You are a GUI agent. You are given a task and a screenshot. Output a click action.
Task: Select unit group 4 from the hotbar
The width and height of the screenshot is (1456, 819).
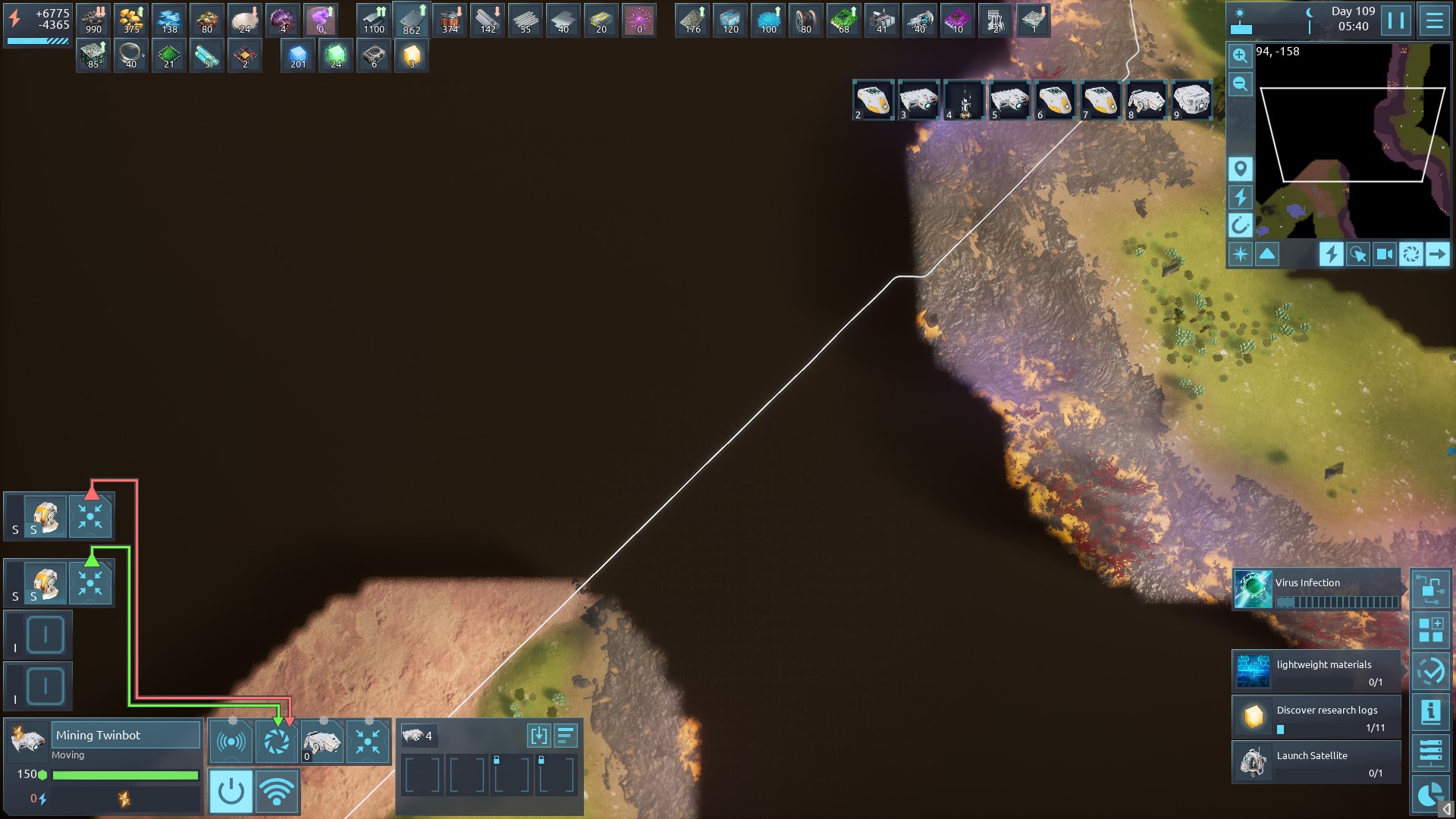[x=964, y=100]
